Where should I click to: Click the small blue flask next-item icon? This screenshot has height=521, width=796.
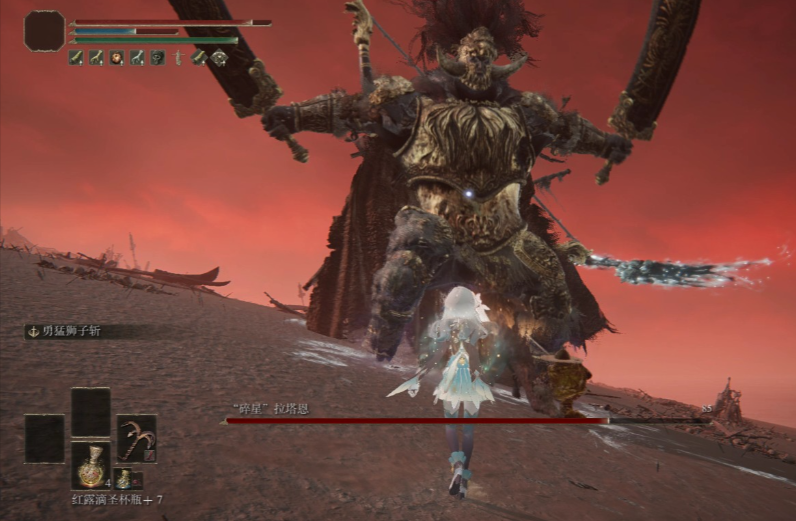pos(122,479)
